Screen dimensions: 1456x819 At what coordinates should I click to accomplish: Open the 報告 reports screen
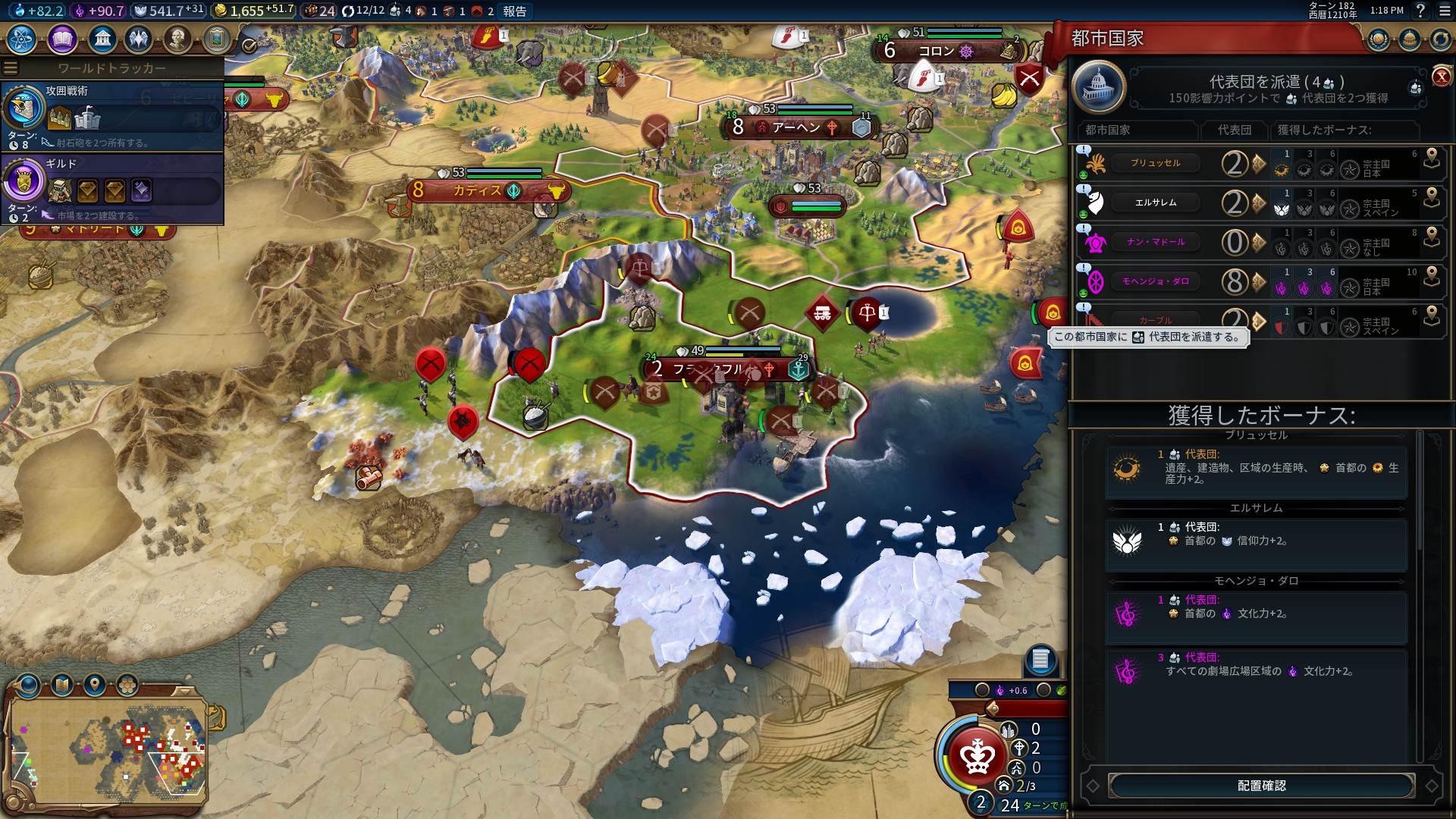pyautogui.click(x=515, y=11)
